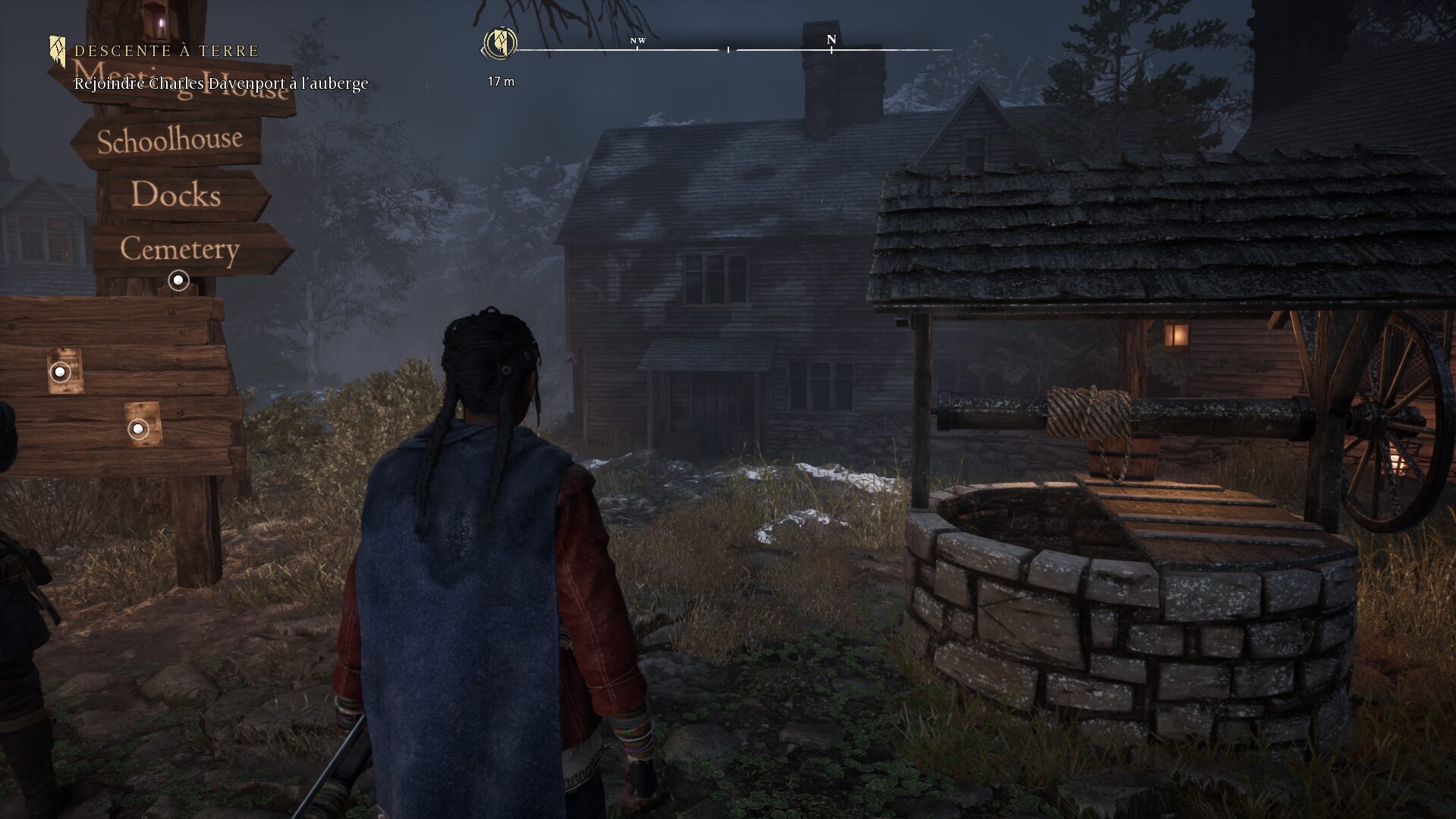Viewport: 1456px width, 819px height.
Task: Select the quest objective marker on the compass
Action: coord(500,43)
